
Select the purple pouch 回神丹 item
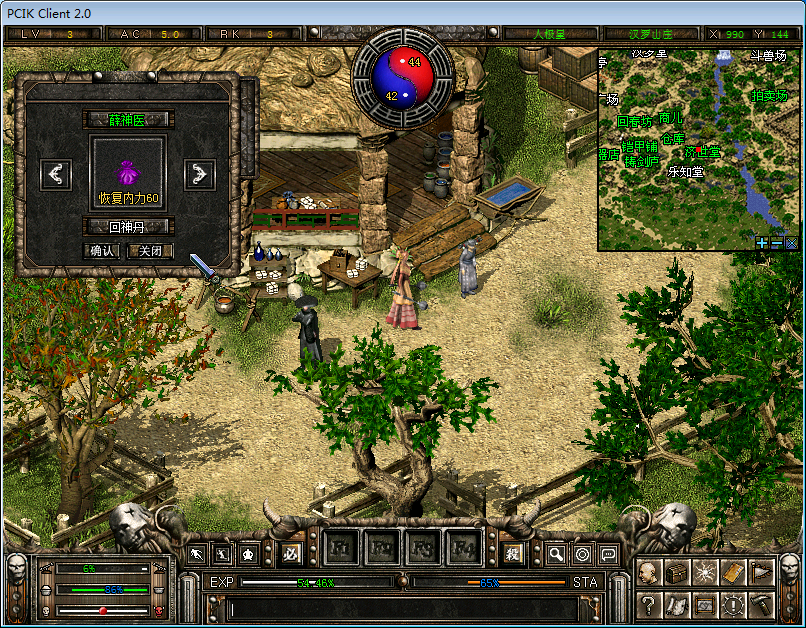(x=128, y=172)
